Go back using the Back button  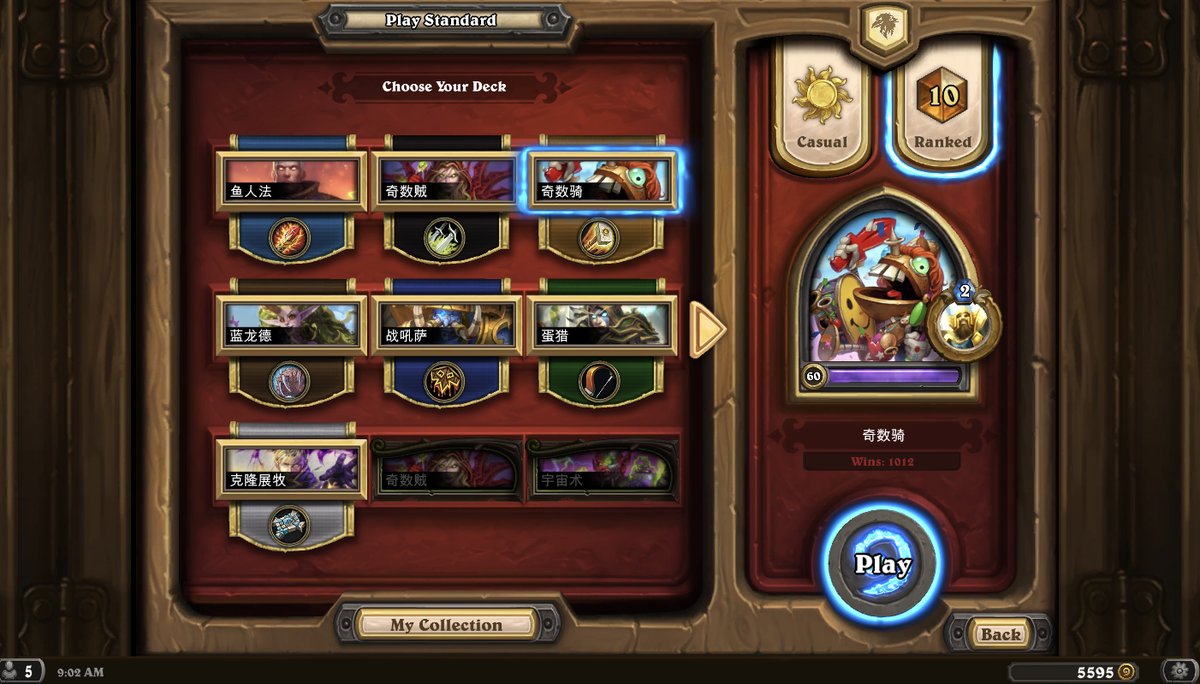tap(999, 634)
